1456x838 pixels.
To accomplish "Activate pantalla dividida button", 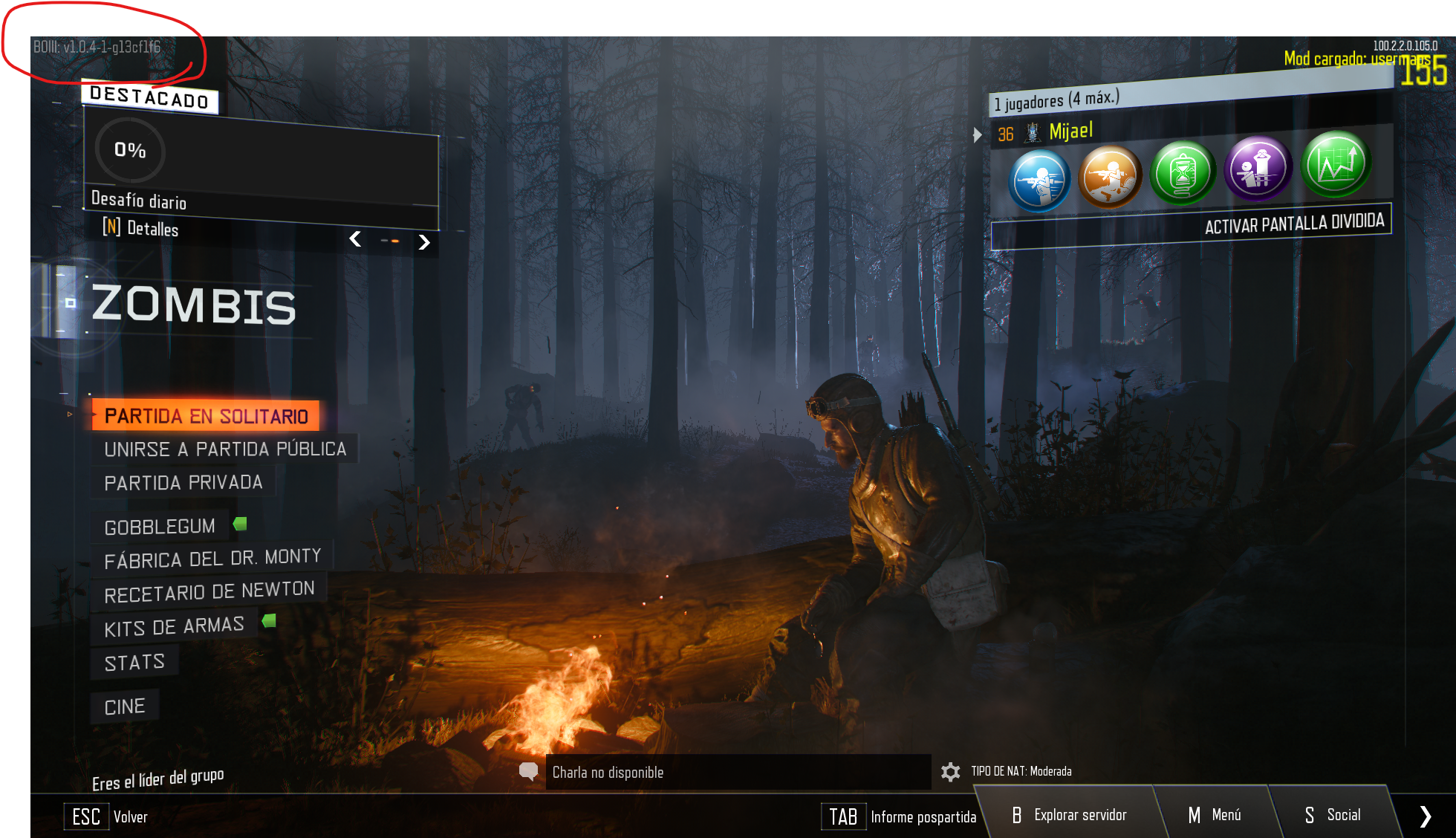I will click(x=1293, y=224).
